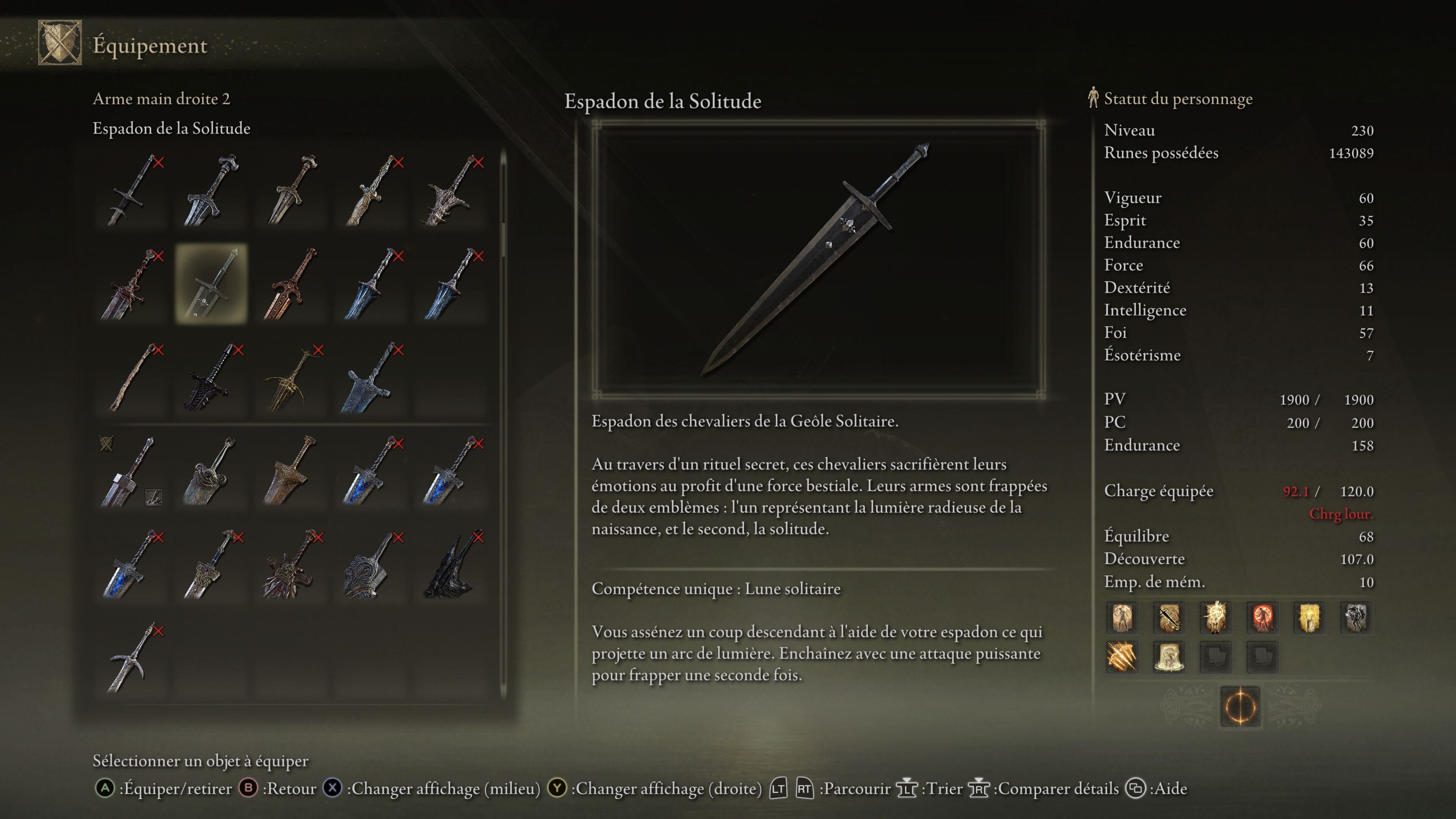Choose the gnarled wooden club-like sword
Image resolution: width=1456 pixels, height=819 pixels.
click(131, 378)
